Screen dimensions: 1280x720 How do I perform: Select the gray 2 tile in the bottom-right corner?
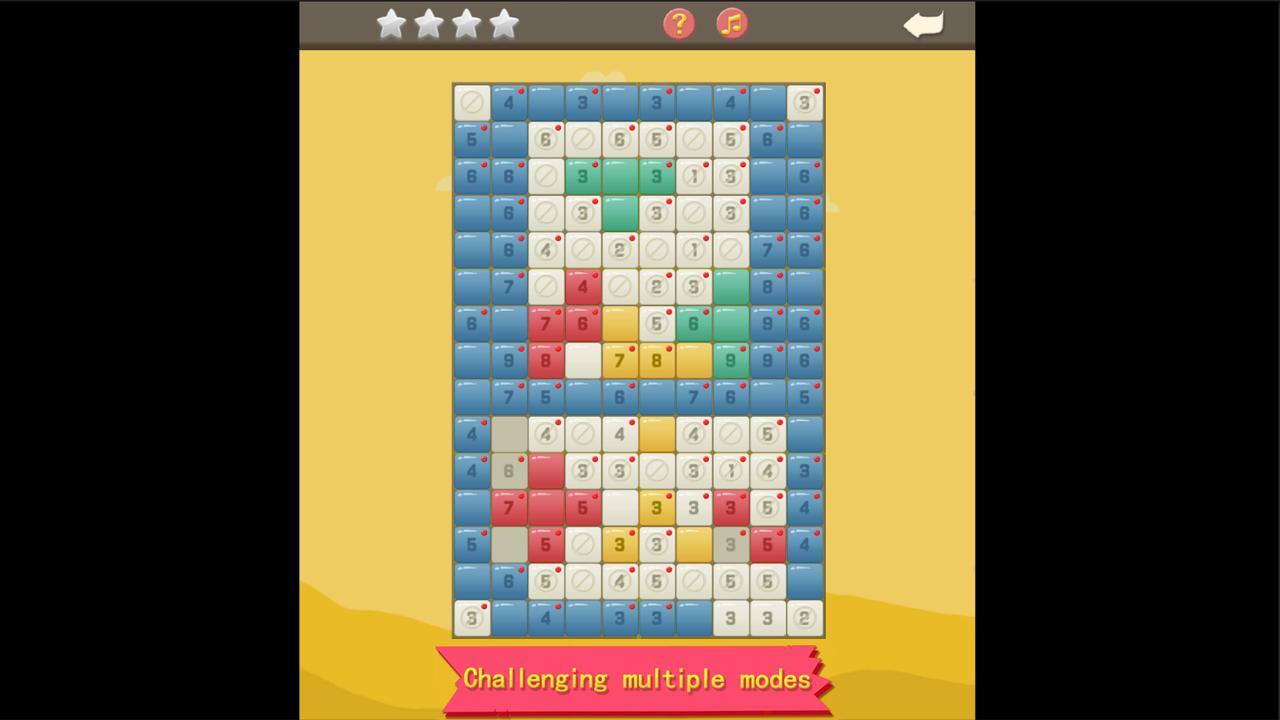pos(804,618)
